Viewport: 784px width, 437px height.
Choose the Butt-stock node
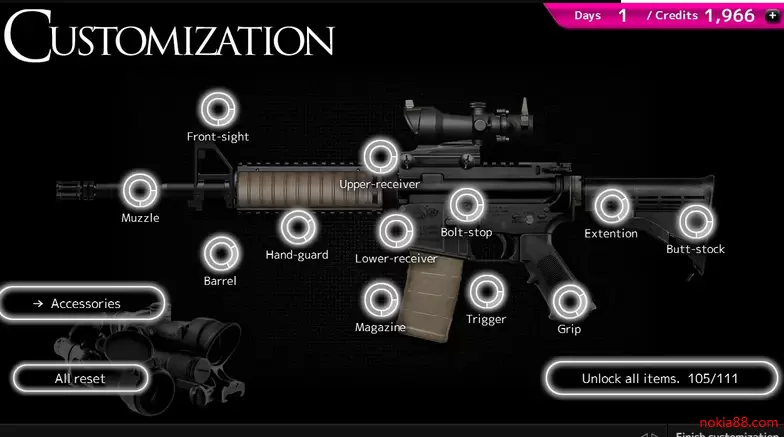[695, 221]
